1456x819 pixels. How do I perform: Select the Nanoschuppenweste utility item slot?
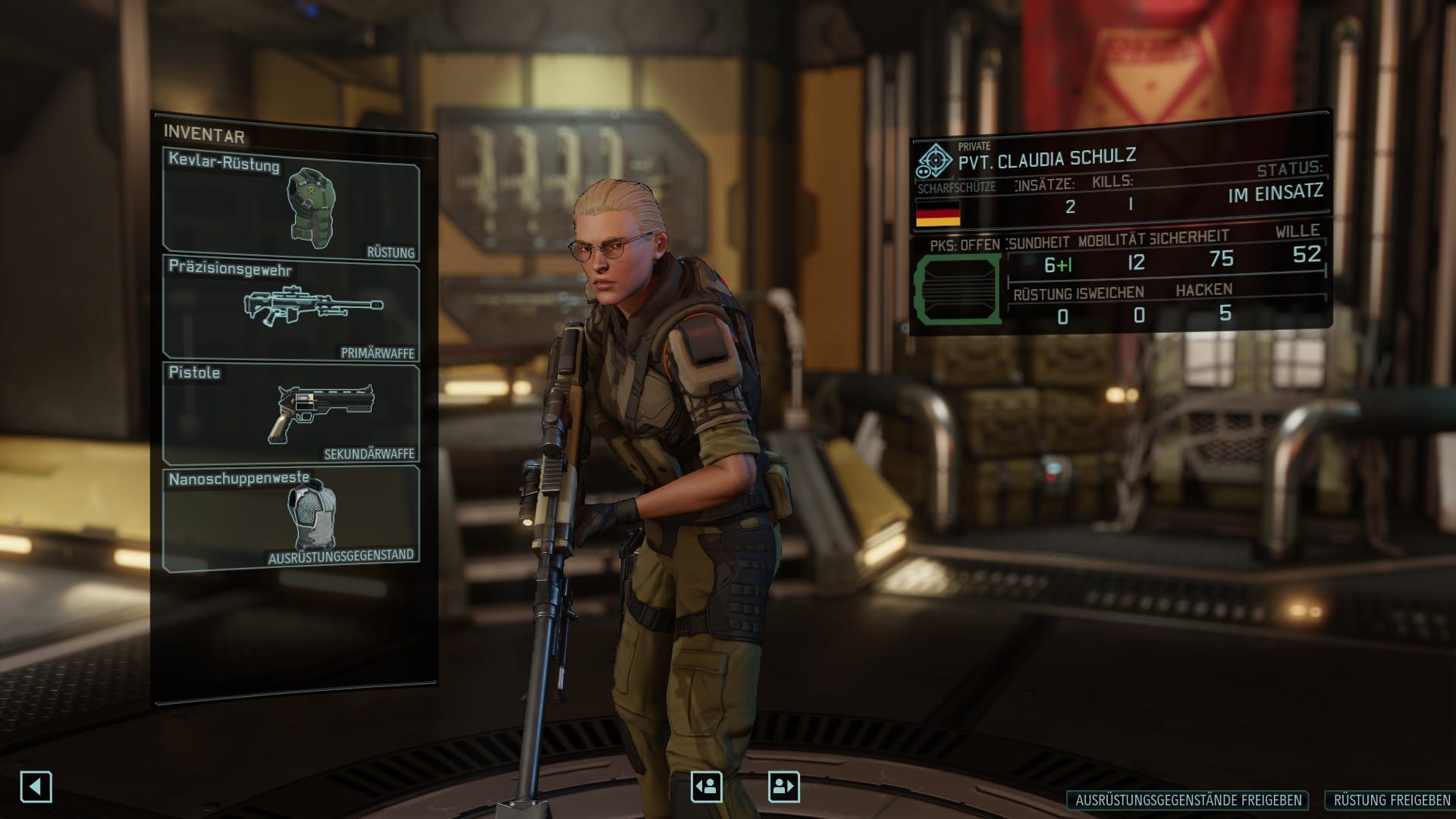point(291,517)
